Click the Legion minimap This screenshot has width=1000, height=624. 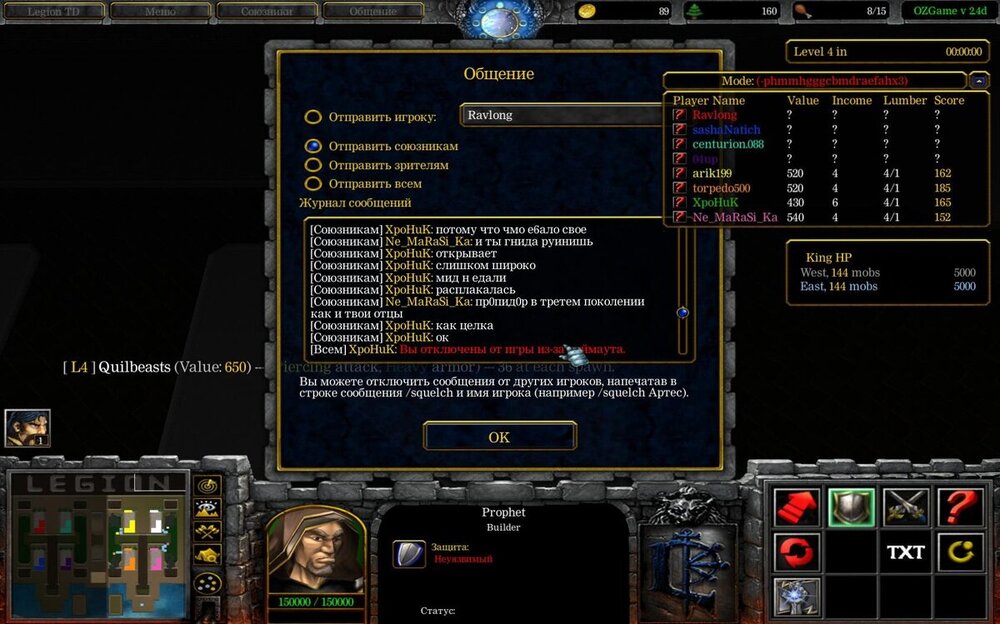click(98, 542)
